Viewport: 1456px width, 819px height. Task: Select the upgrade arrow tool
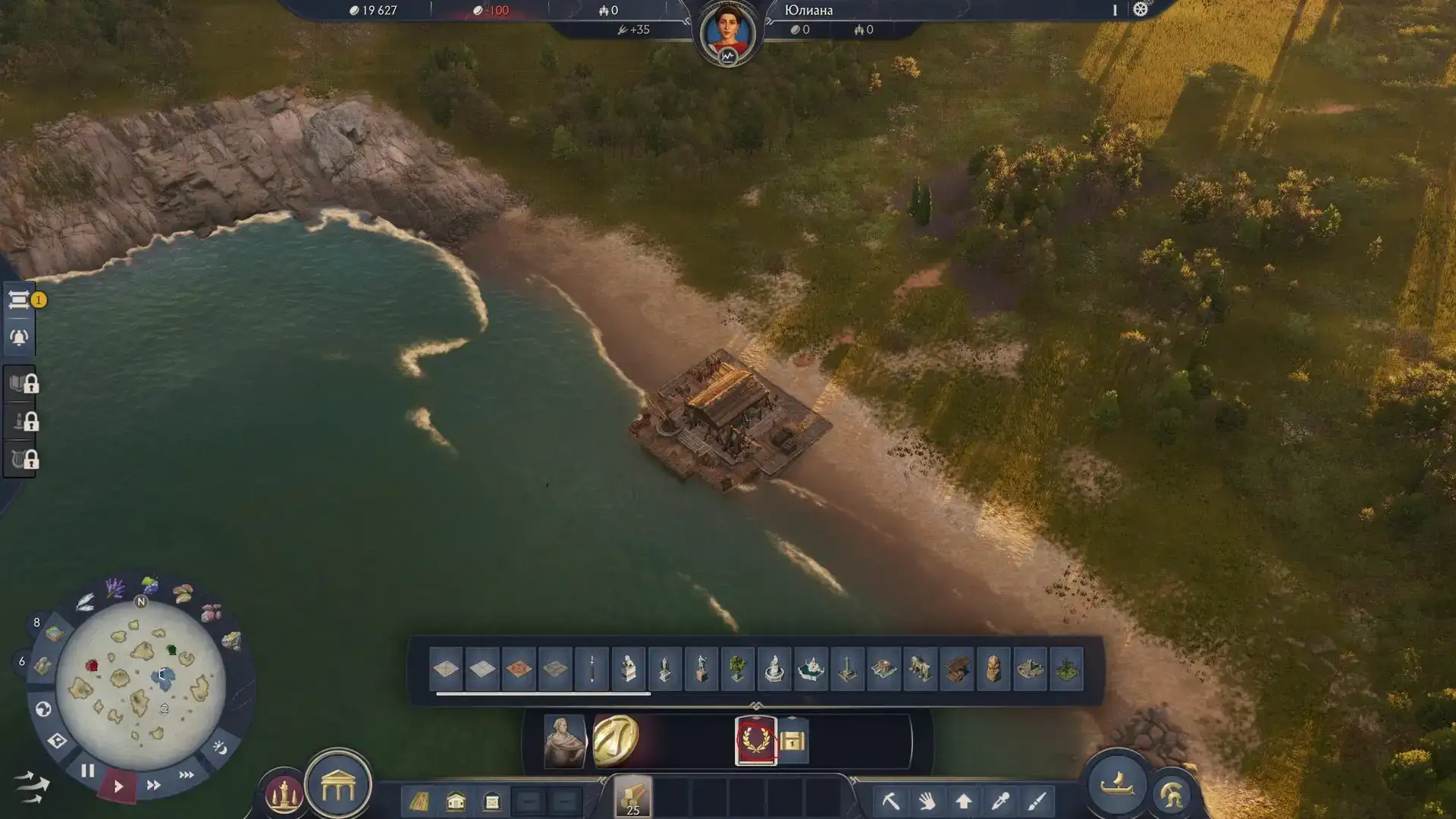964,801
